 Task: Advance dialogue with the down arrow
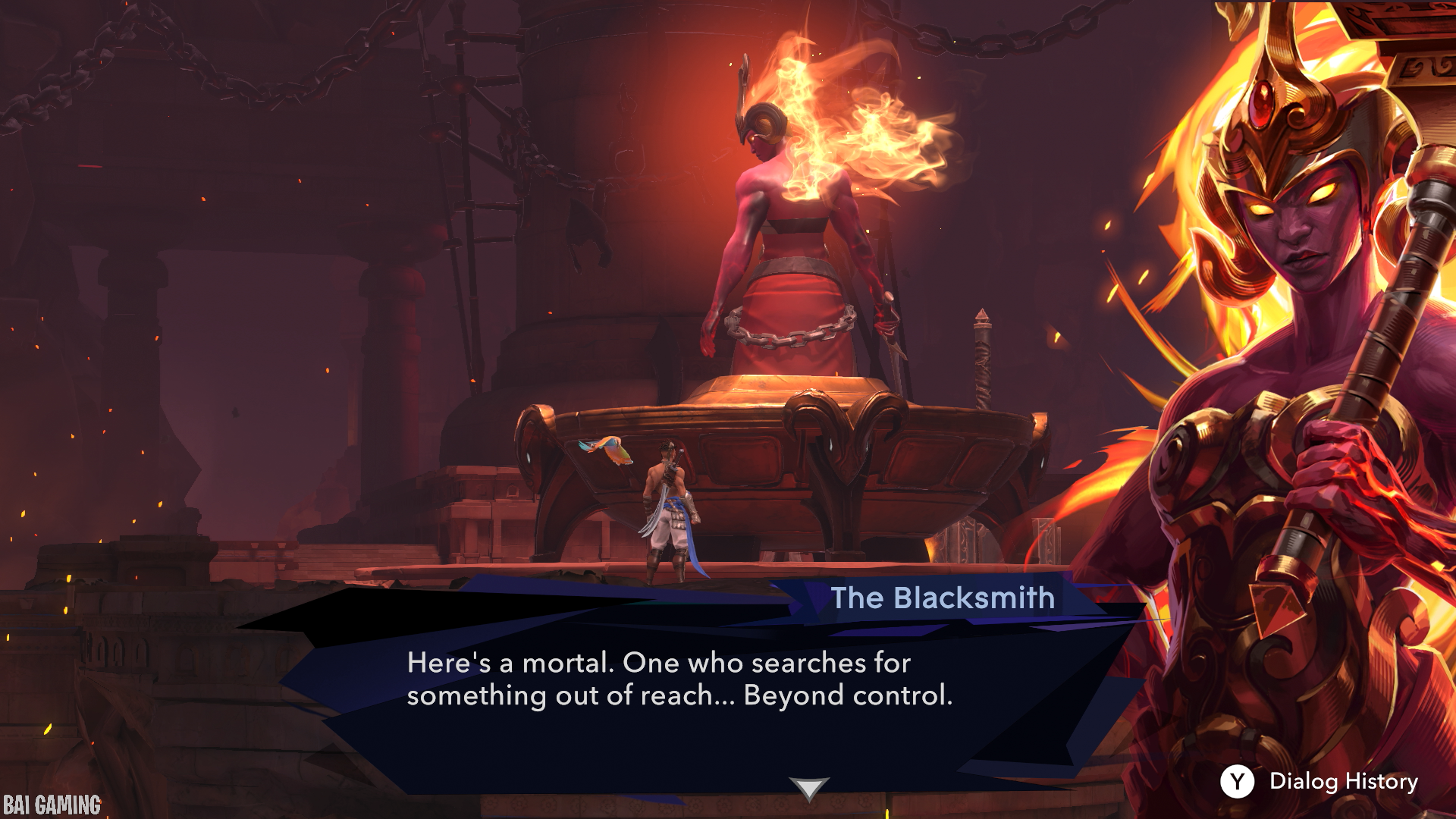[x=808, y=788]
